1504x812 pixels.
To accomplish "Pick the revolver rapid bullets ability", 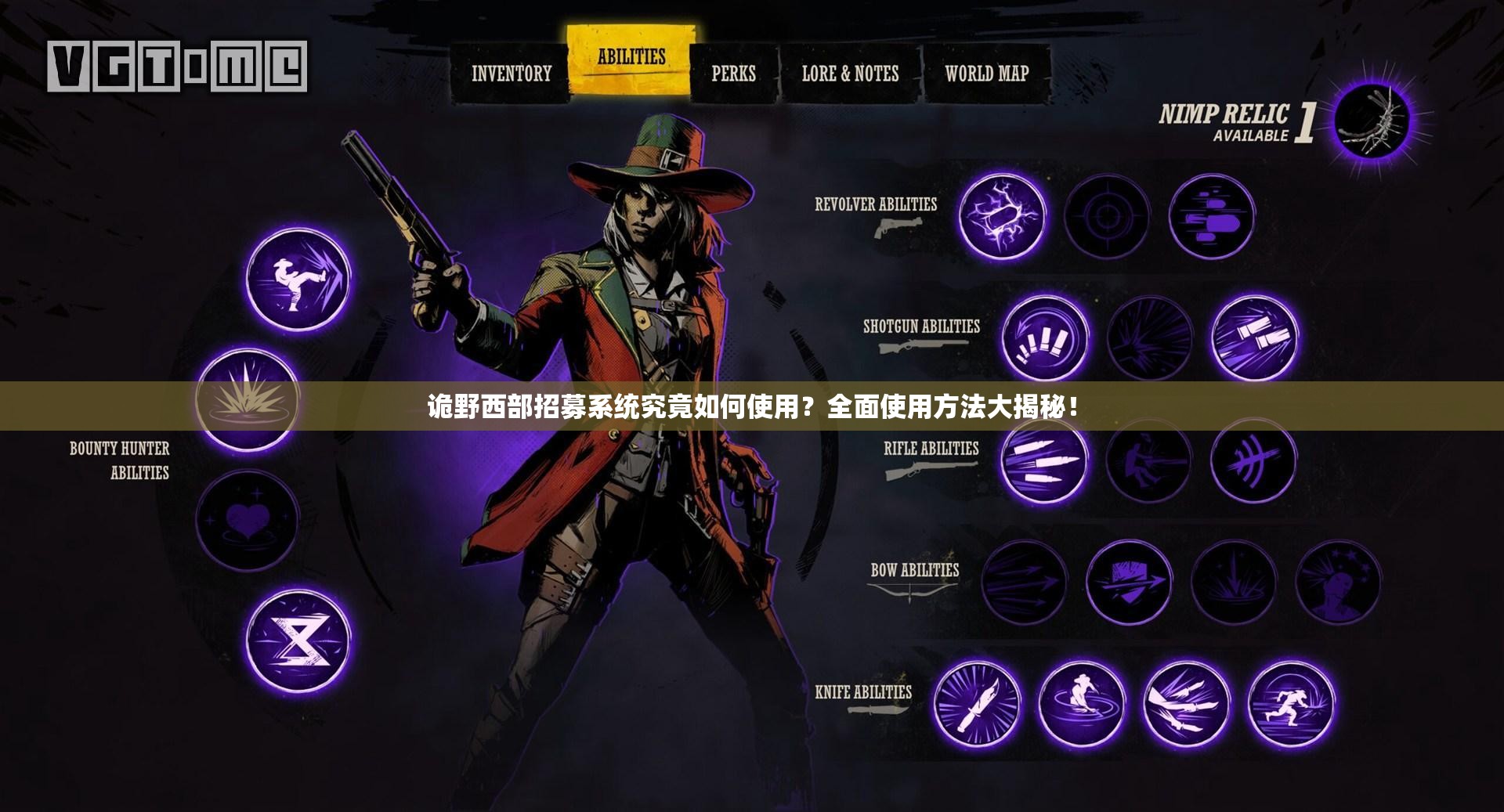I will [x=1211, y=216].
